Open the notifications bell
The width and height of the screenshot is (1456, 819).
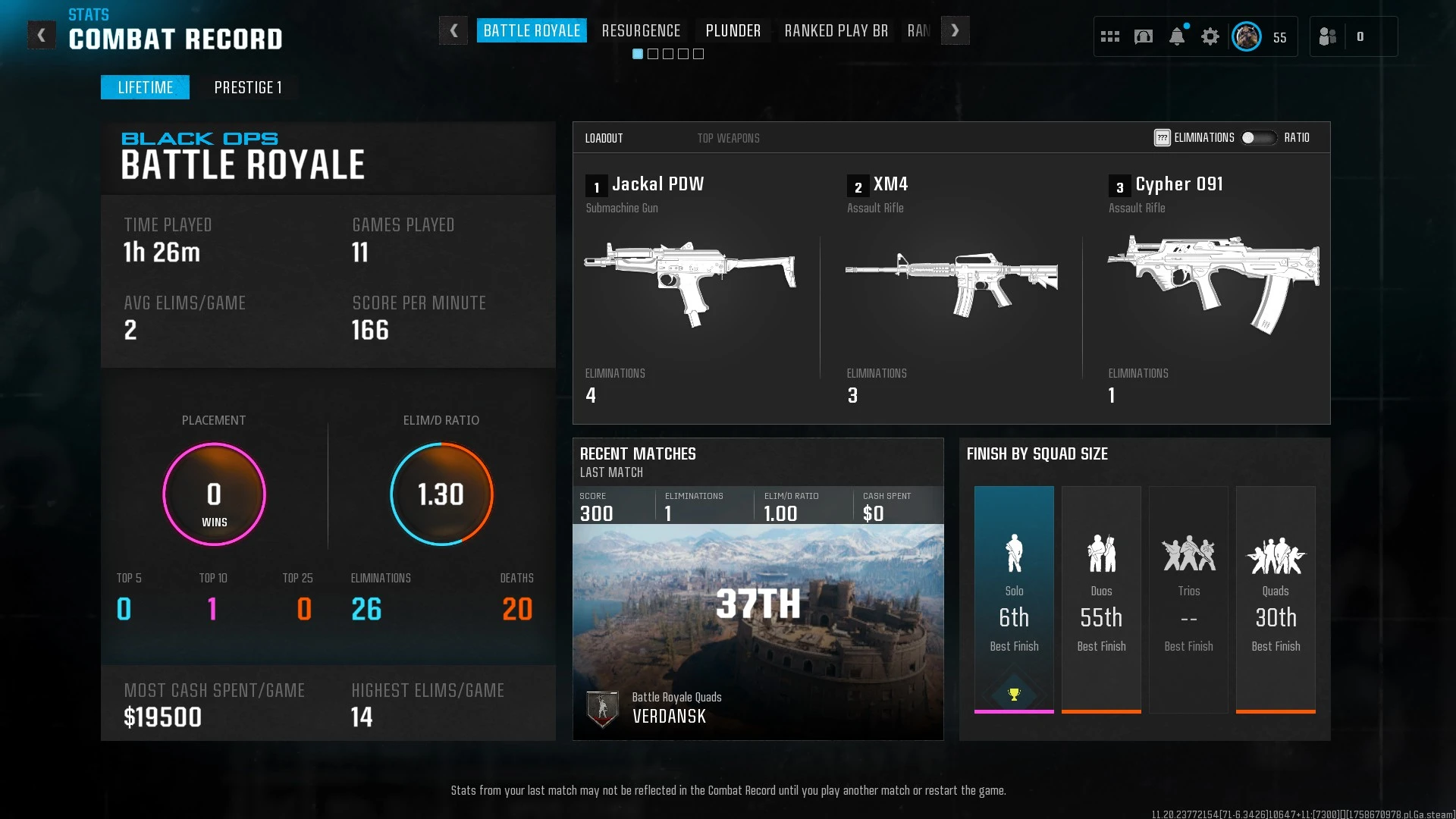1177,36
